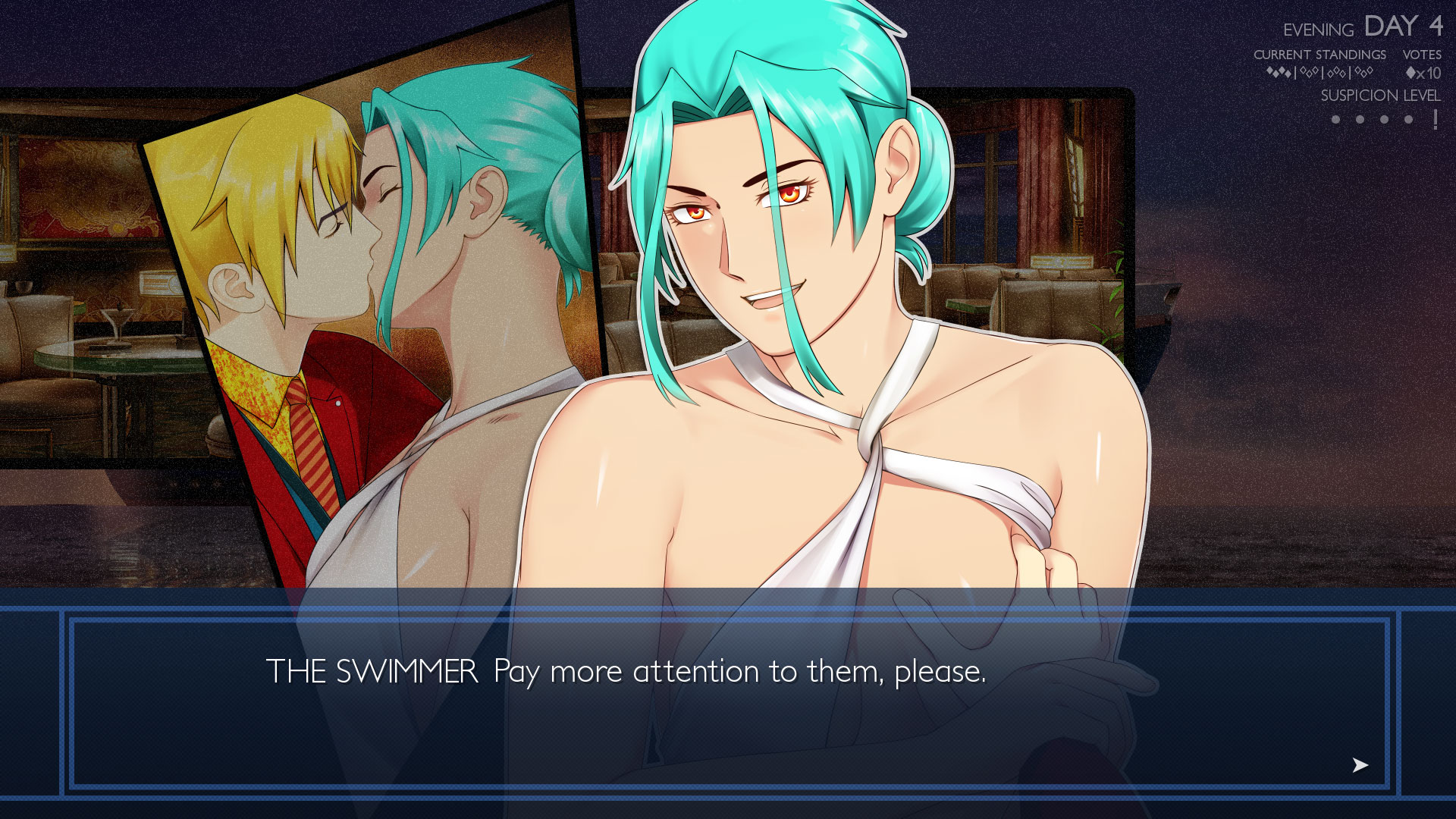Click the second standings group of diamonds
The height and width of the screenshot is (819, 1456).
pyautogui.click(x=1311, y=73)
